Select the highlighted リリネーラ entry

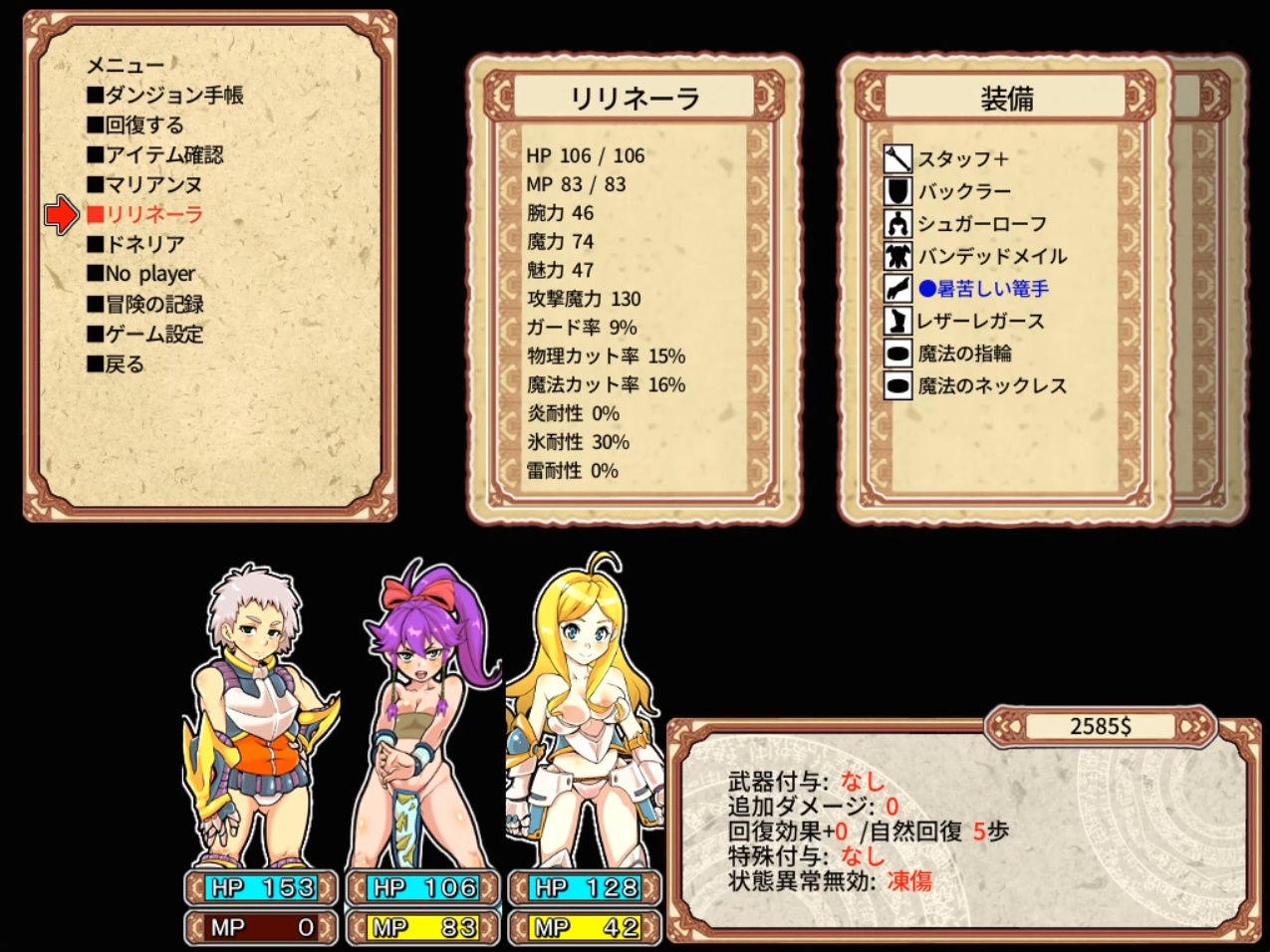point(144,215)
